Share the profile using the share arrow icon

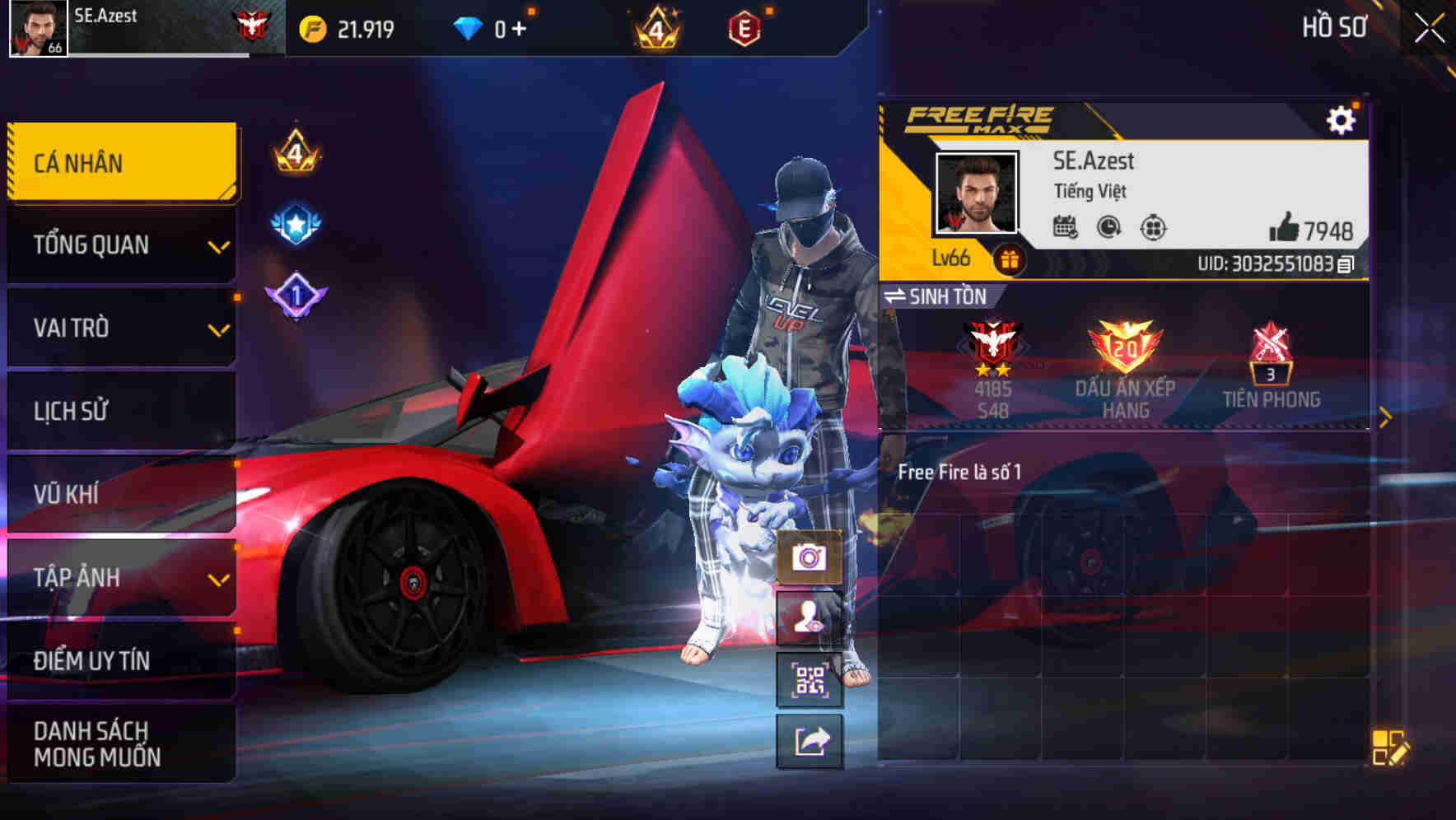[x=810, y=740]
